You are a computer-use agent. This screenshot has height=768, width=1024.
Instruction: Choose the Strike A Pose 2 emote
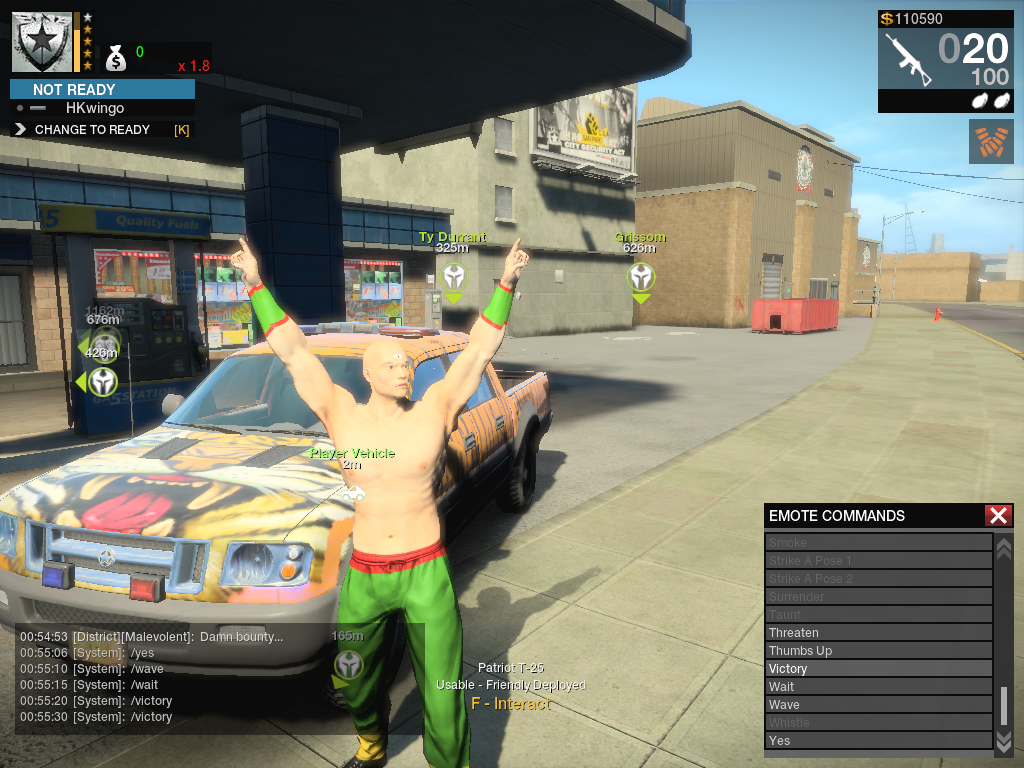pos(878,579)
